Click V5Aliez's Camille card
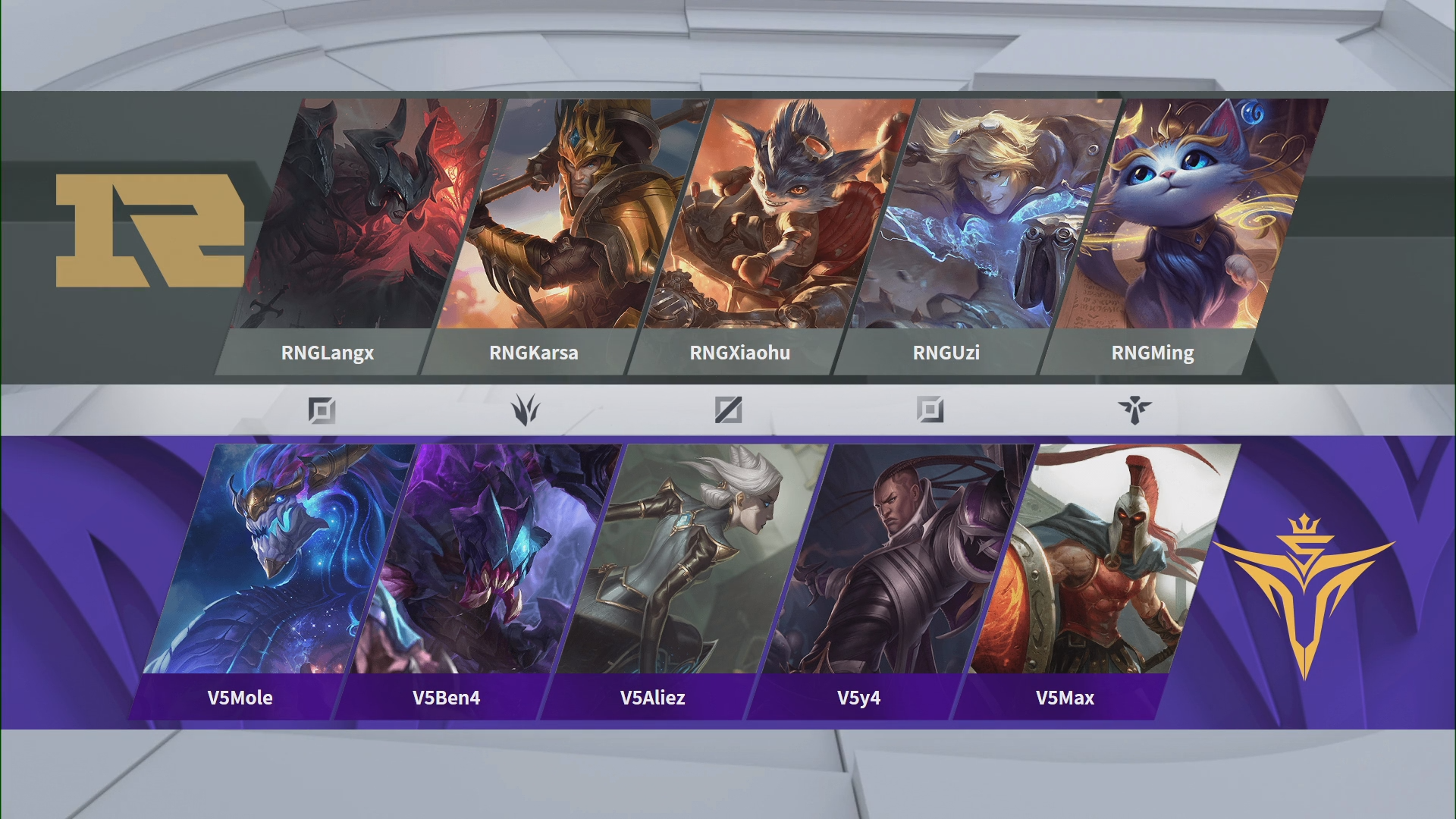 point(689,561)
